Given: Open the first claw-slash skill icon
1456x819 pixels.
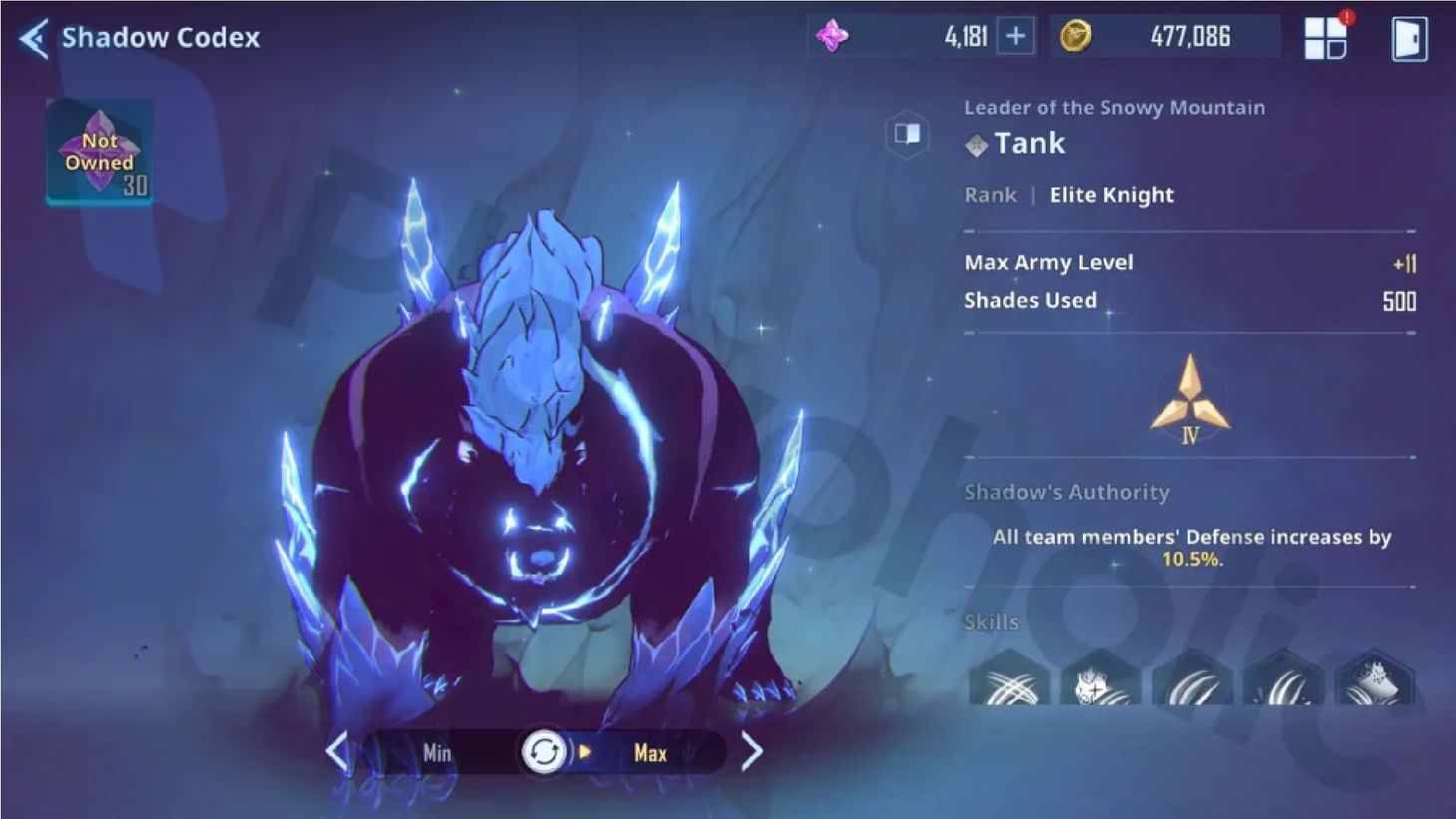Looking at the screenshot, I should [1009, 688].
